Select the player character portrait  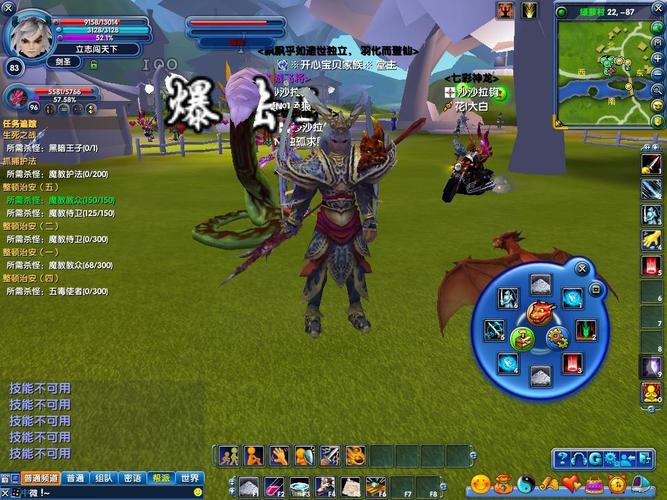[28, 34]
